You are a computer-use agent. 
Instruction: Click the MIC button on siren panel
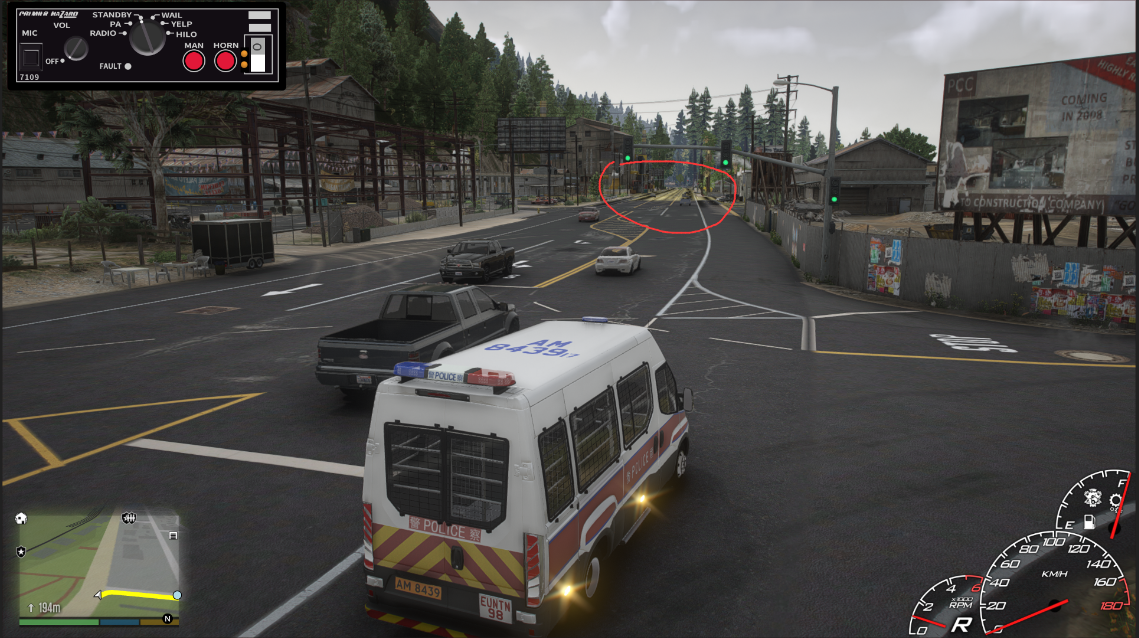click(x=31, y=58)
